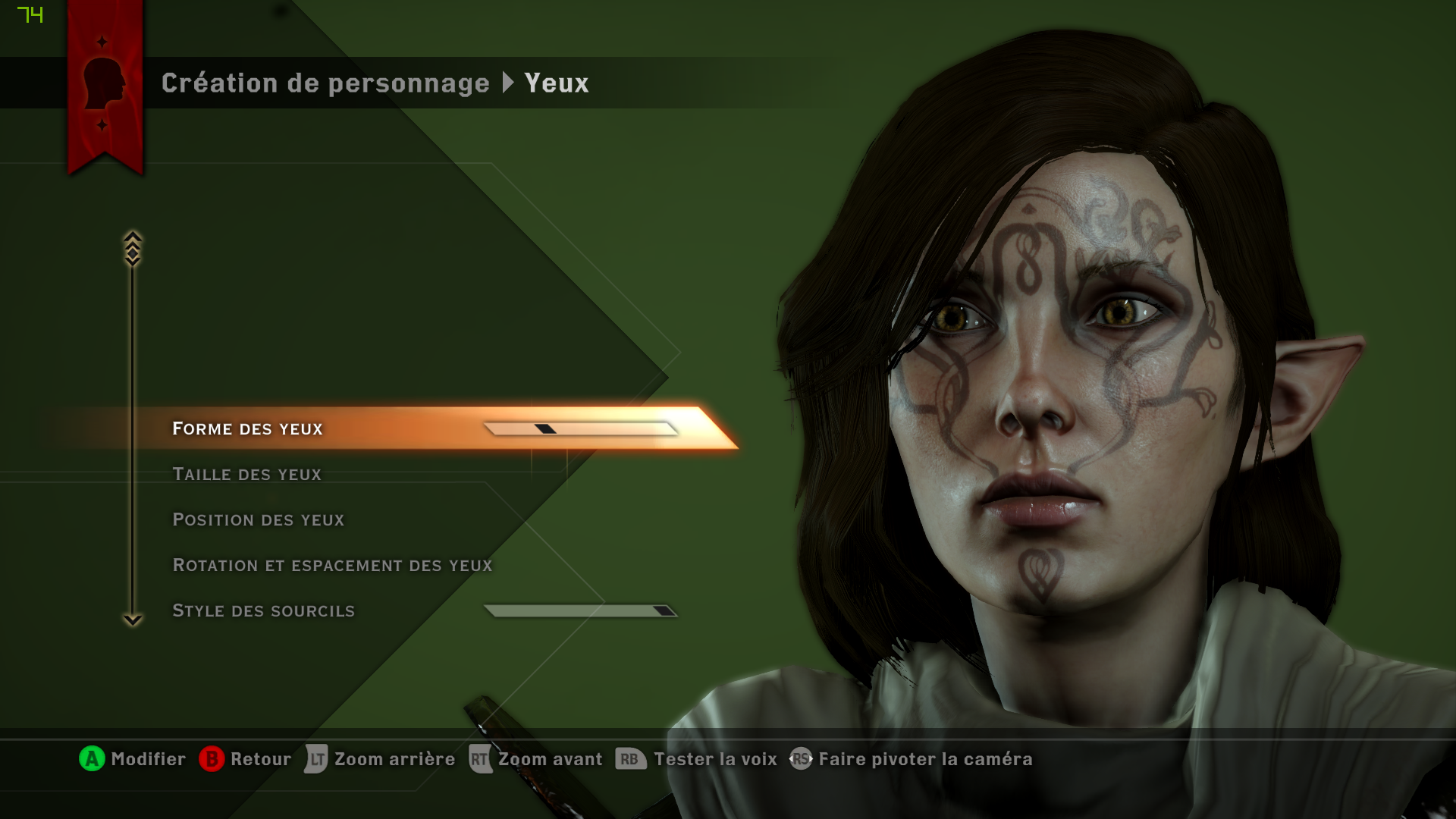This screenshot has width=1456, height=819.
Task: Adjust the Forme des yeux slider
Action: tap(580, 429)
